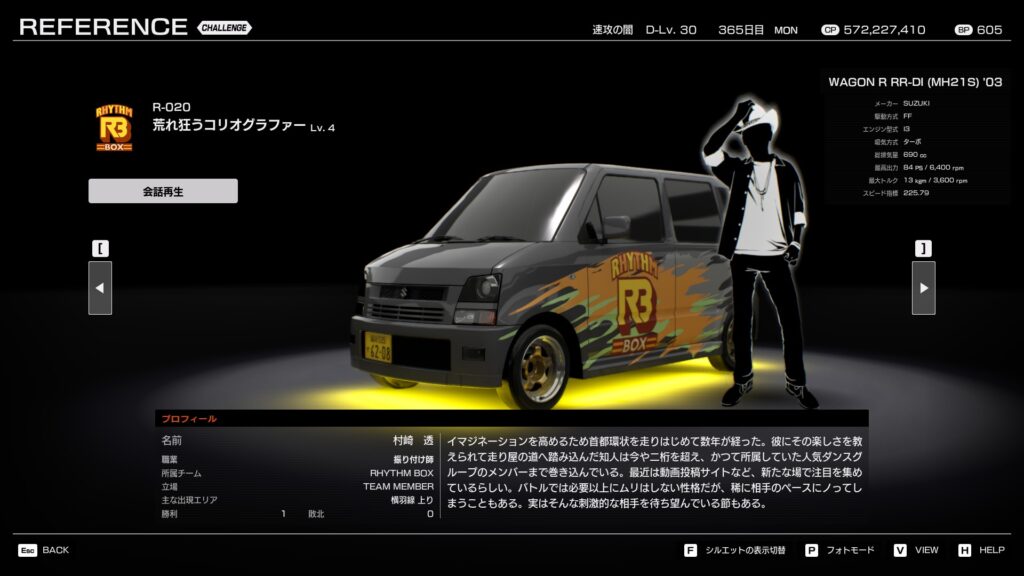Go back with the BACK option
The image size is (1024, 576).
[44, 550]
